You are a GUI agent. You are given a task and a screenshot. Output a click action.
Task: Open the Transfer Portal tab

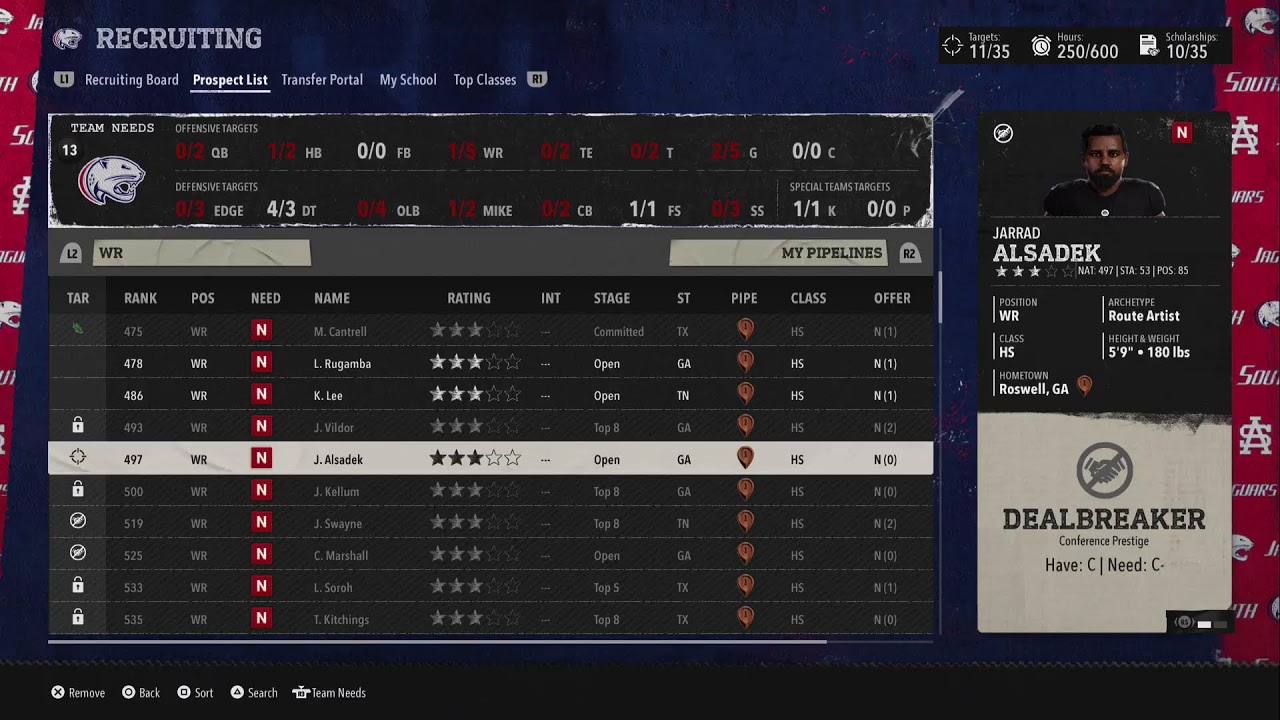tap(321, 80)
